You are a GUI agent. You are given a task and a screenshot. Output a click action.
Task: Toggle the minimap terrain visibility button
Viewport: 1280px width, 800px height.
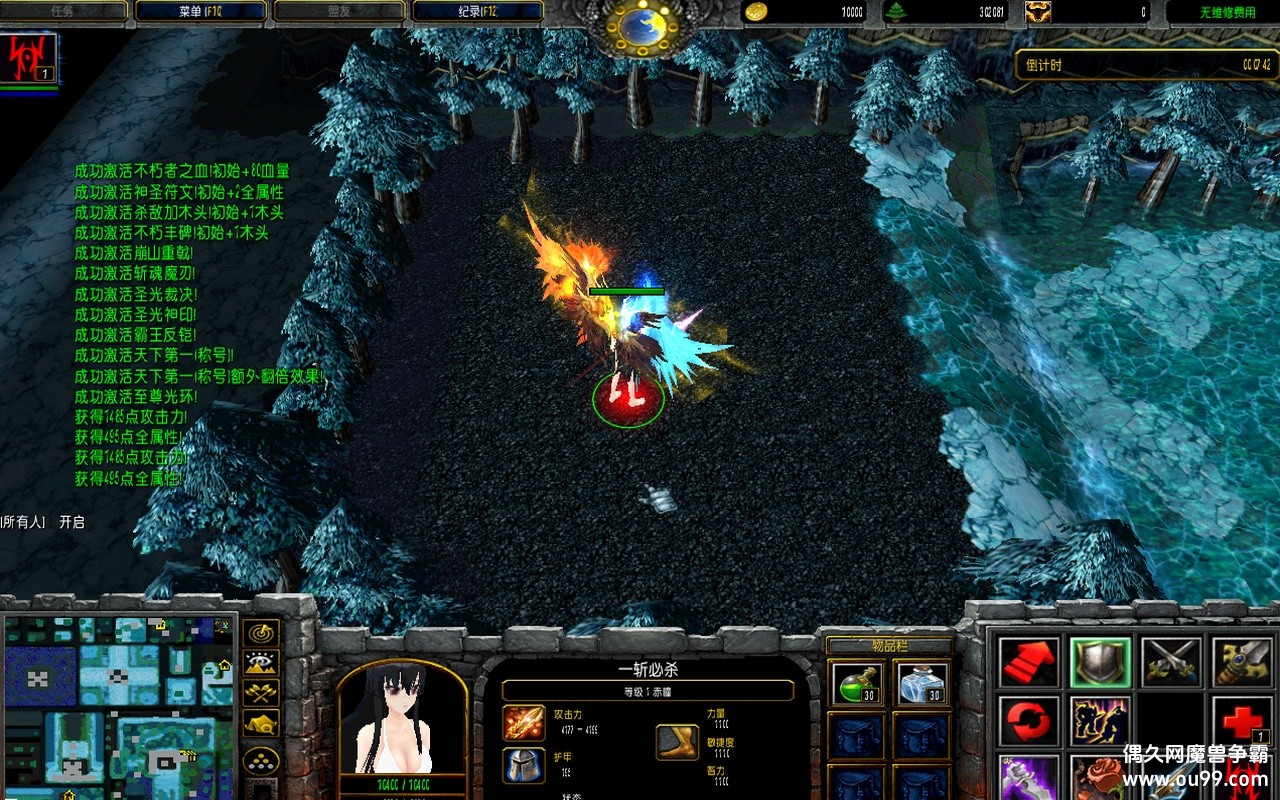coord(261,663)
